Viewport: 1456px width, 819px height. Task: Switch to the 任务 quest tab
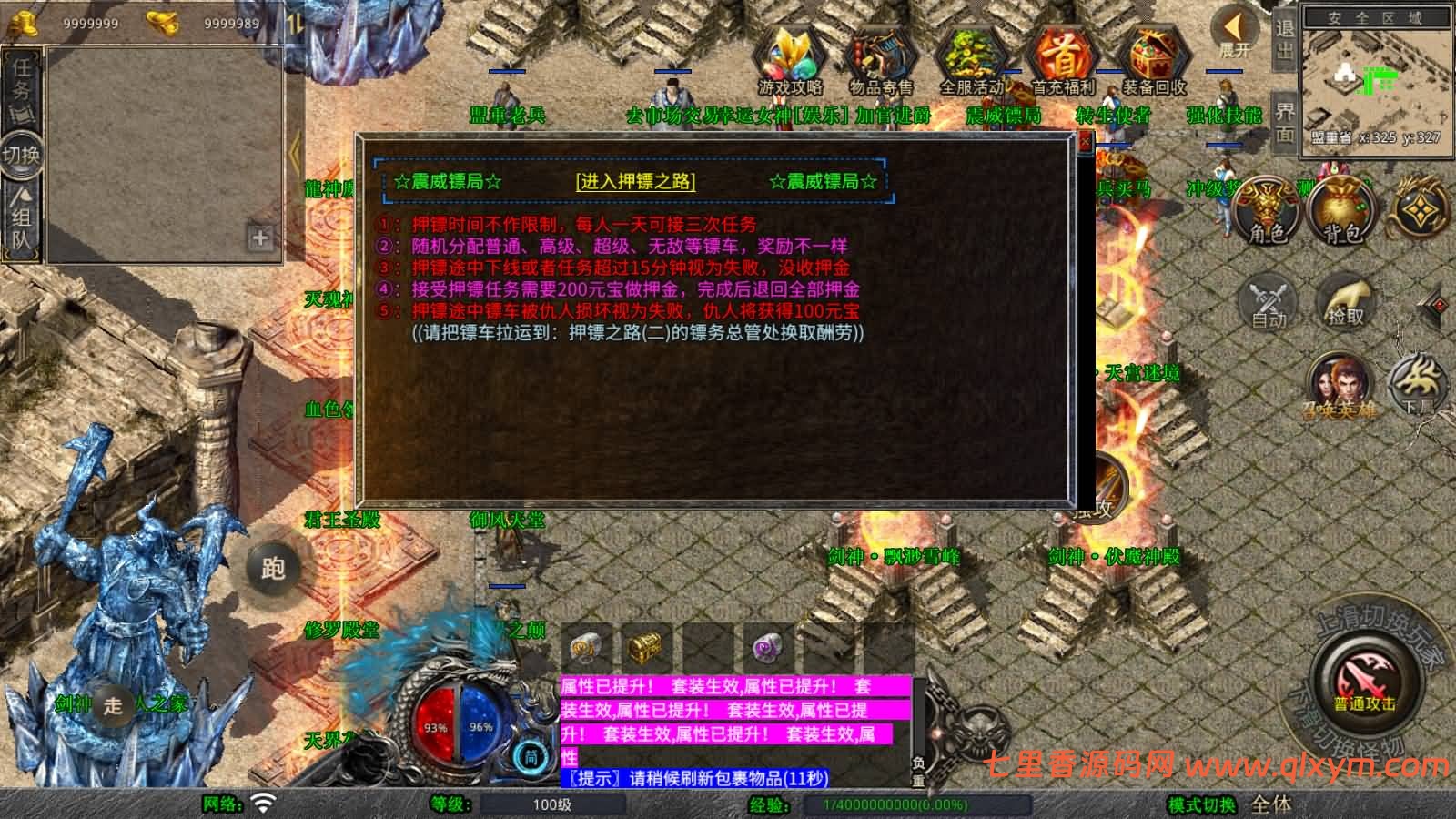(x=20, y=86)
